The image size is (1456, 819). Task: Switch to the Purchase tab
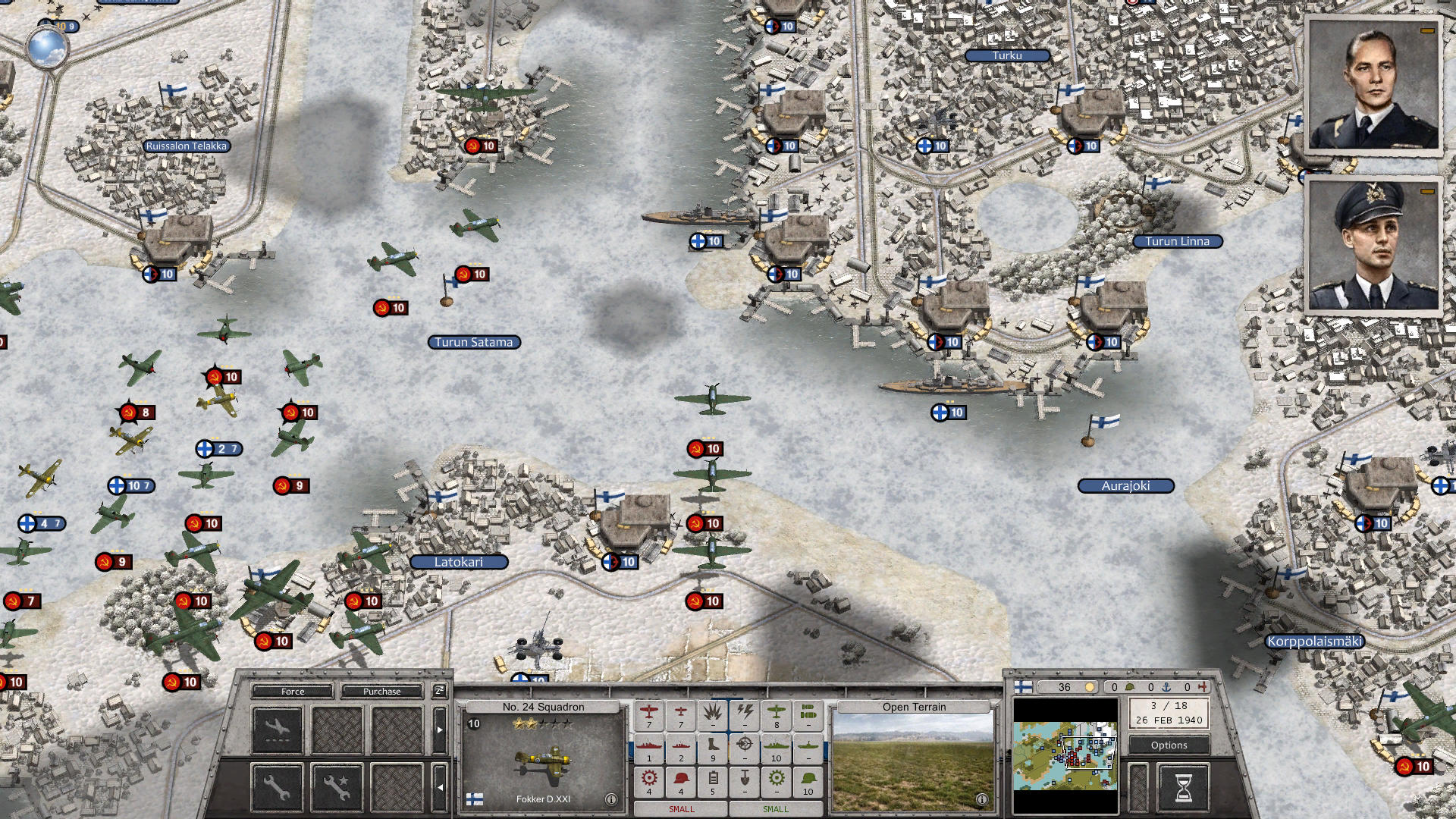click(381, 691)
